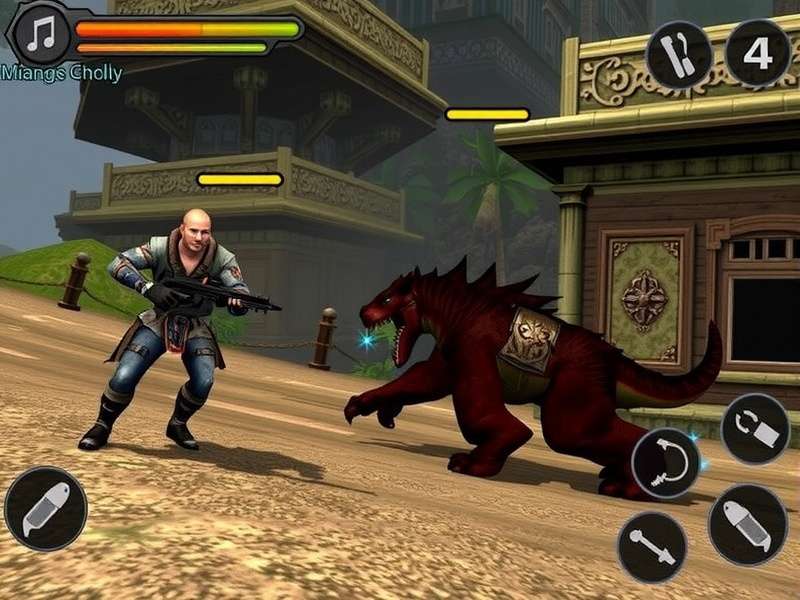Open the tools button with wrench icon
This screenshot has height=600, width=800.
(679, 54)
